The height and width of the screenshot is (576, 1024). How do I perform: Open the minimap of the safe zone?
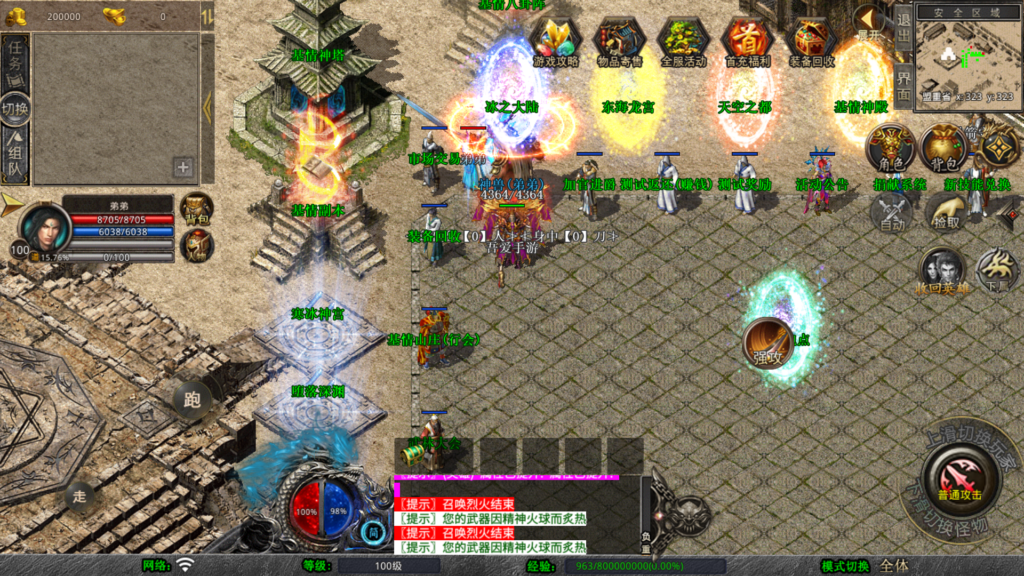(x=966, y=52)
